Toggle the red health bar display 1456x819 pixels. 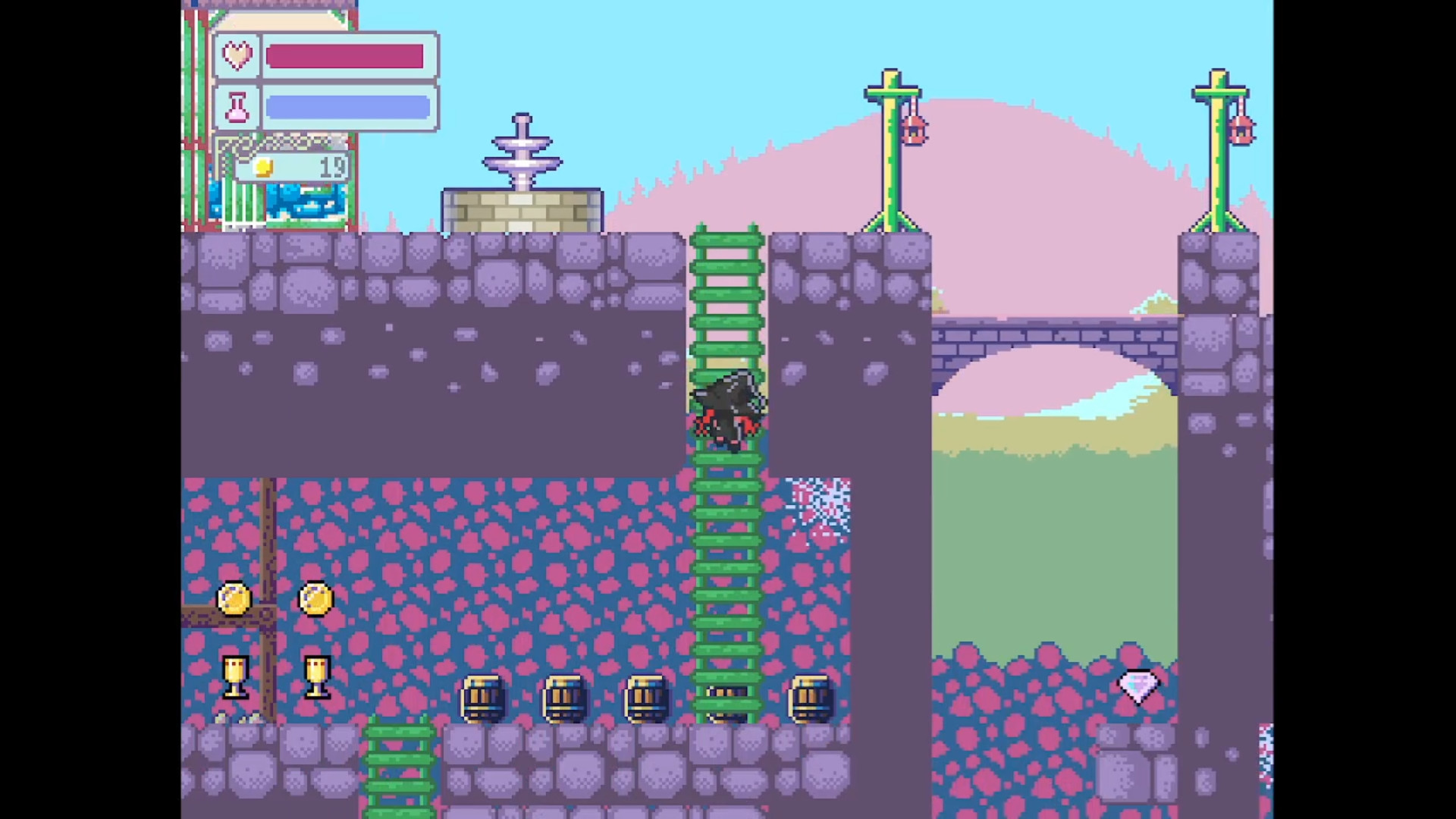tap(347, 55)
